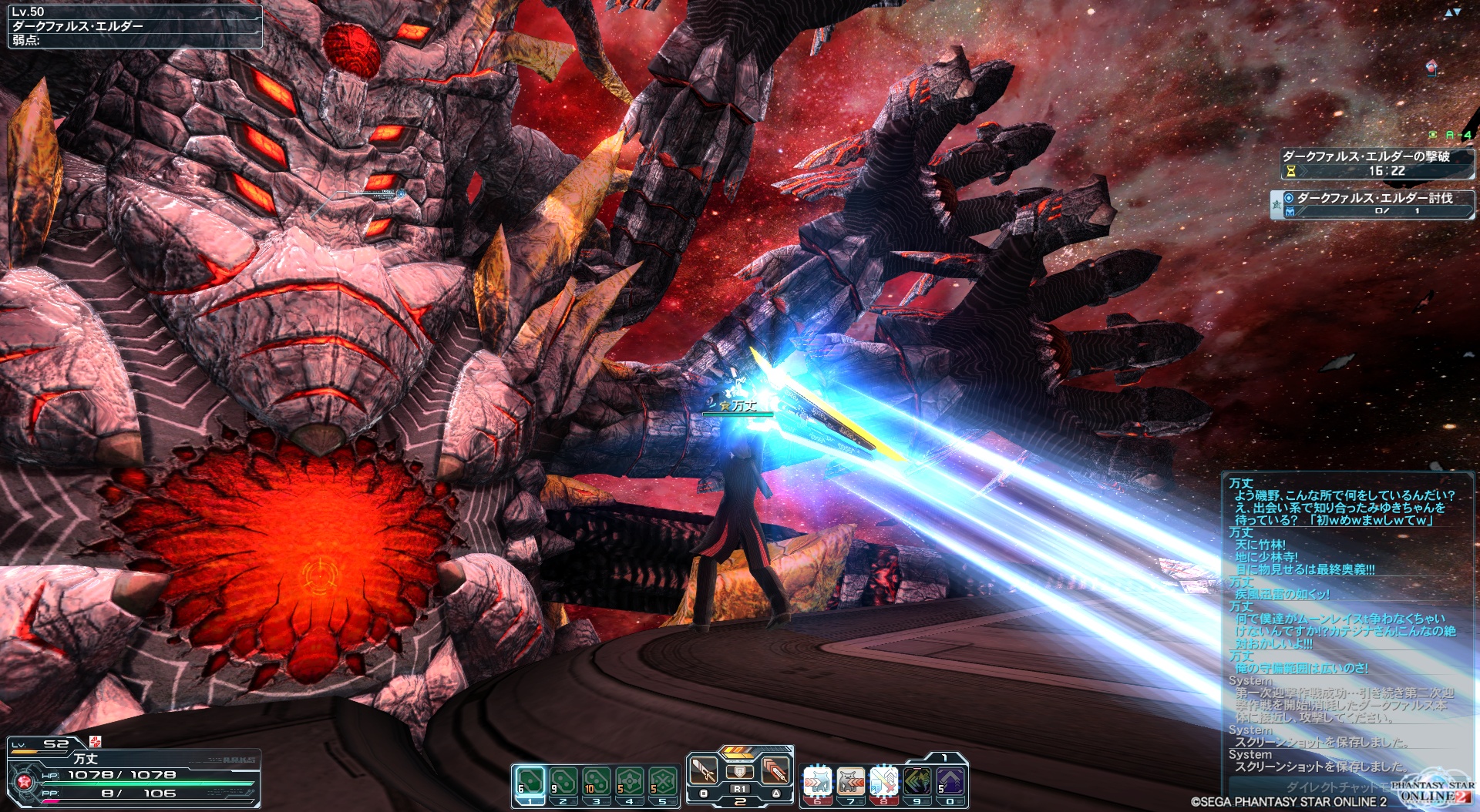Click the red class emblem beside the HP bar

pyautogui.click(x=25, y=783)
